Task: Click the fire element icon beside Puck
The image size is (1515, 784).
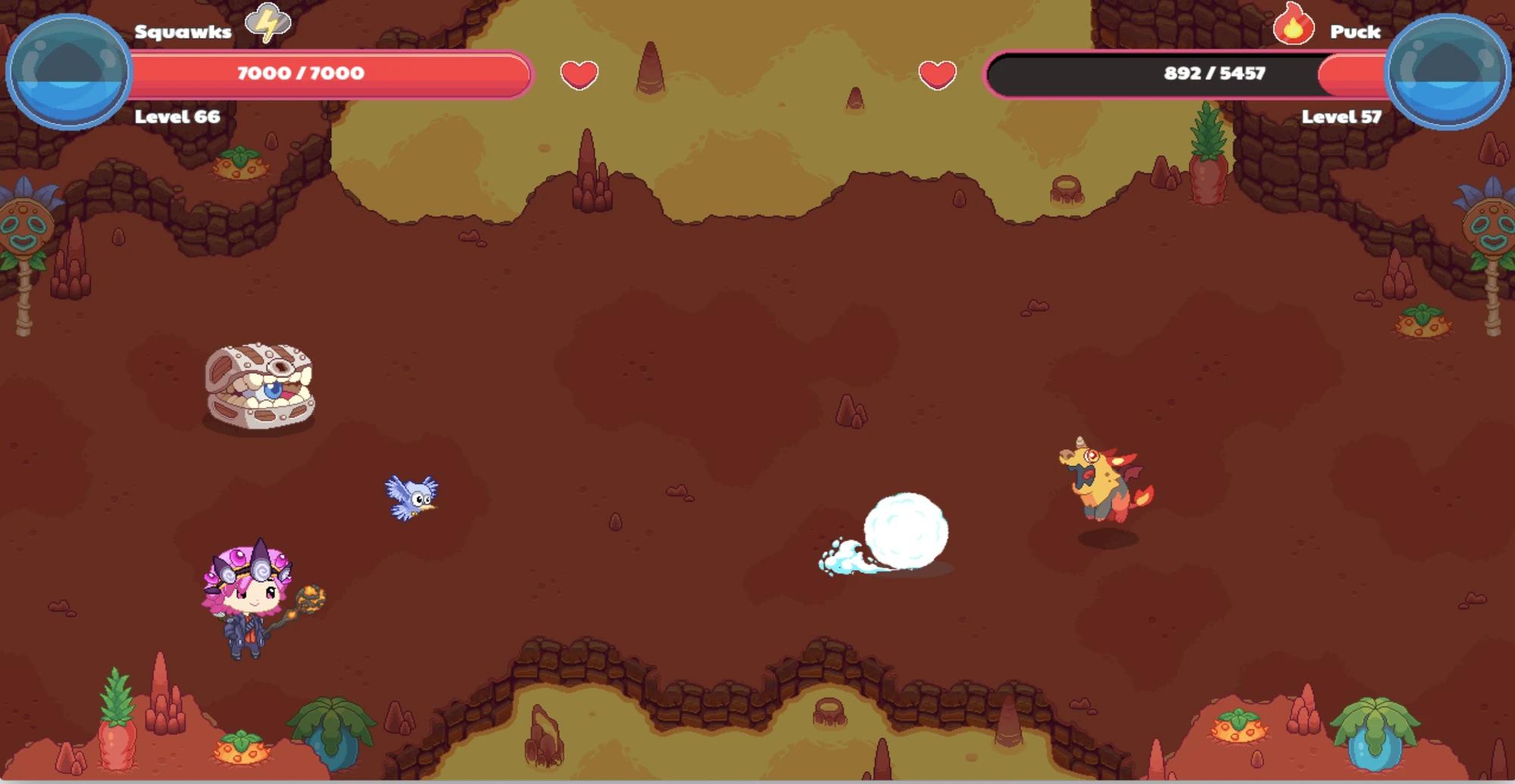Action: pyautogui.click(x=1293, y=23)
